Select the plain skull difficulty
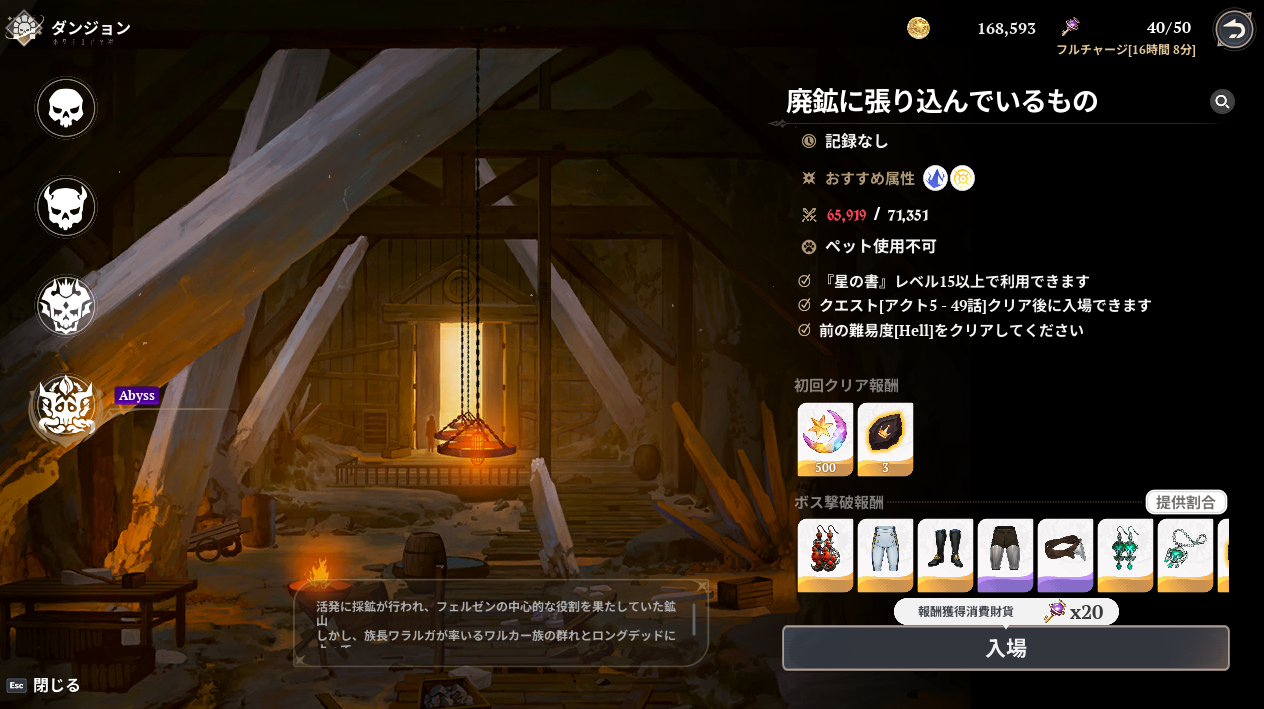 pyautogui.click(x=66, y=108)
